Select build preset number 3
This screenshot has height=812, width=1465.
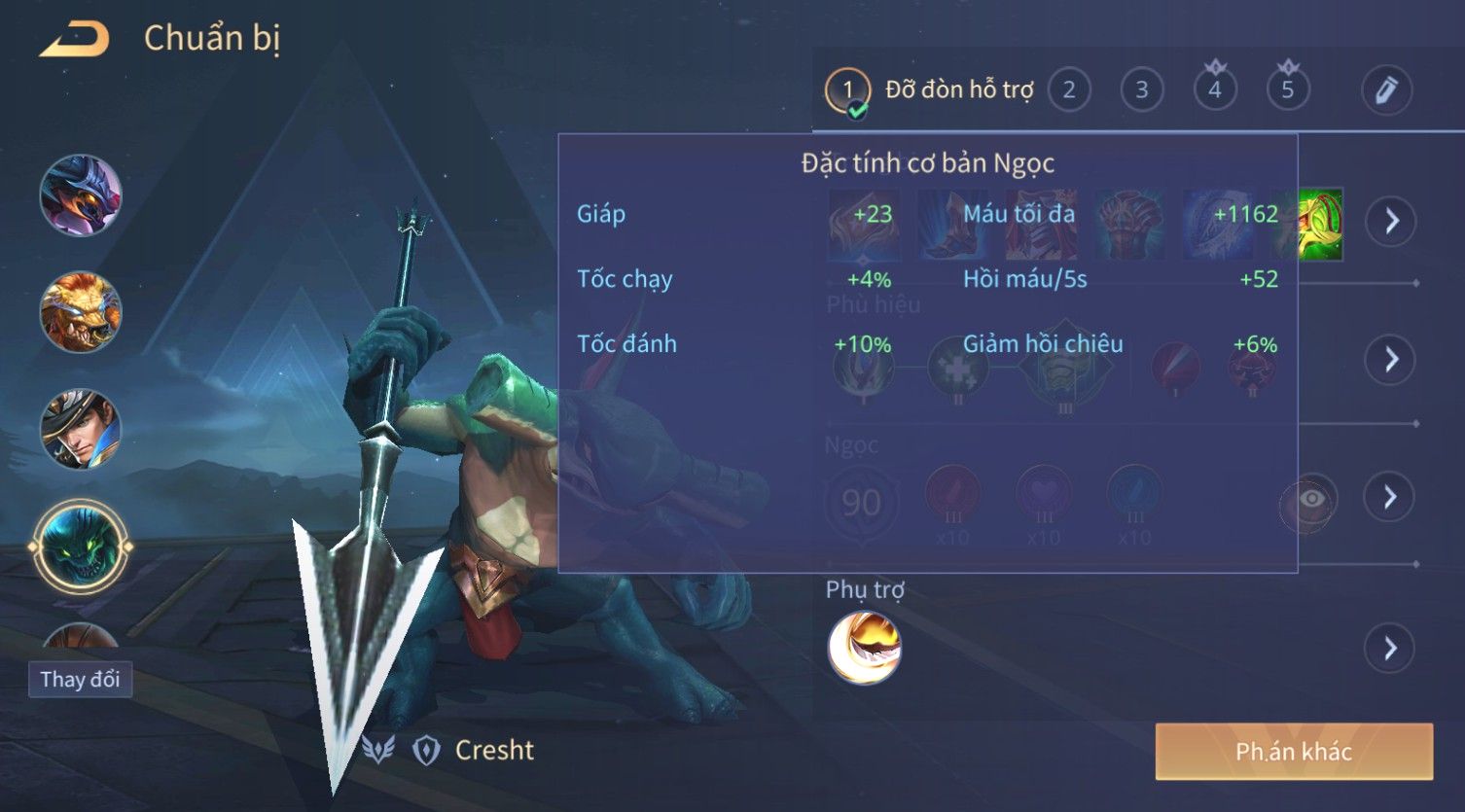tap(1142, 90)
